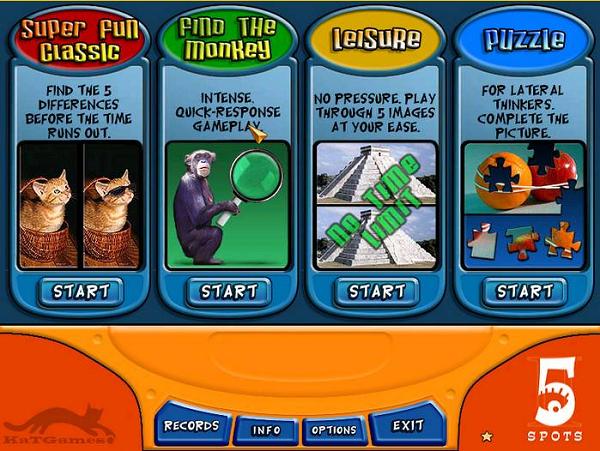The height and width of the screenshot is (451, 600).
Task: Choose the chimpanzee with magnifying glass picture
Action: point(228,206)
